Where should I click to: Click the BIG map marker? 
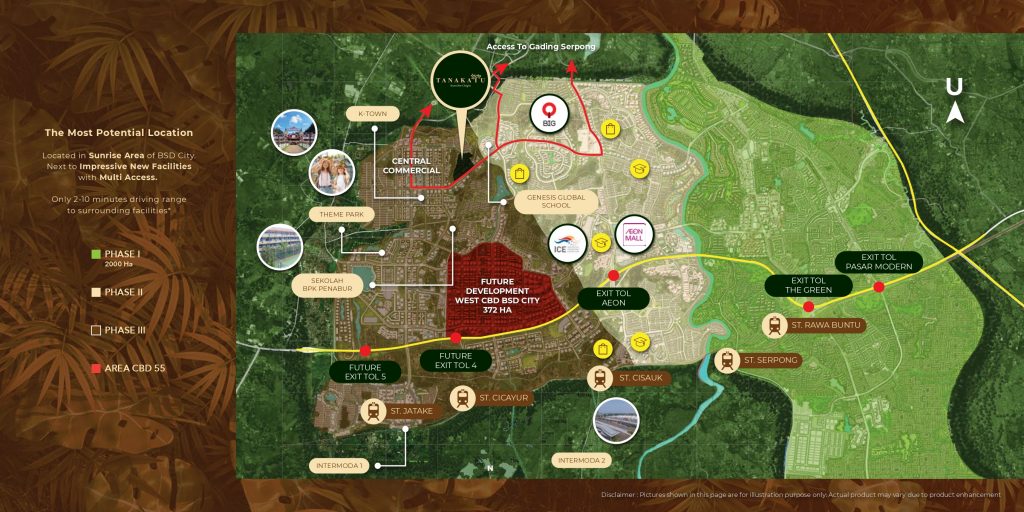(x=548, y=112)
